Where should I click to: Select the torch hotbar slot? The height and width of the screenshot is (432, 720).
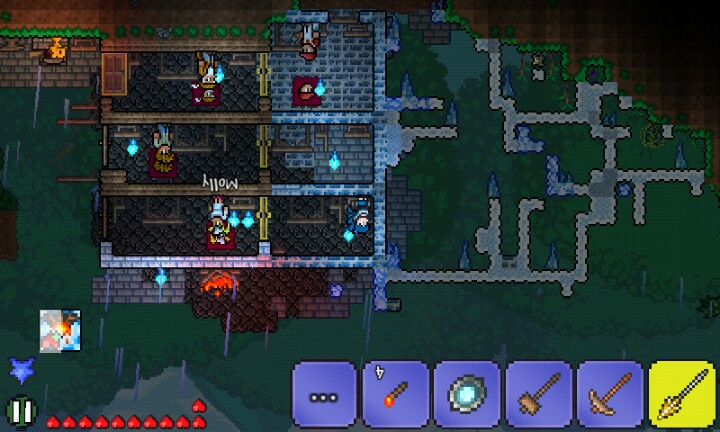[395, 395]
